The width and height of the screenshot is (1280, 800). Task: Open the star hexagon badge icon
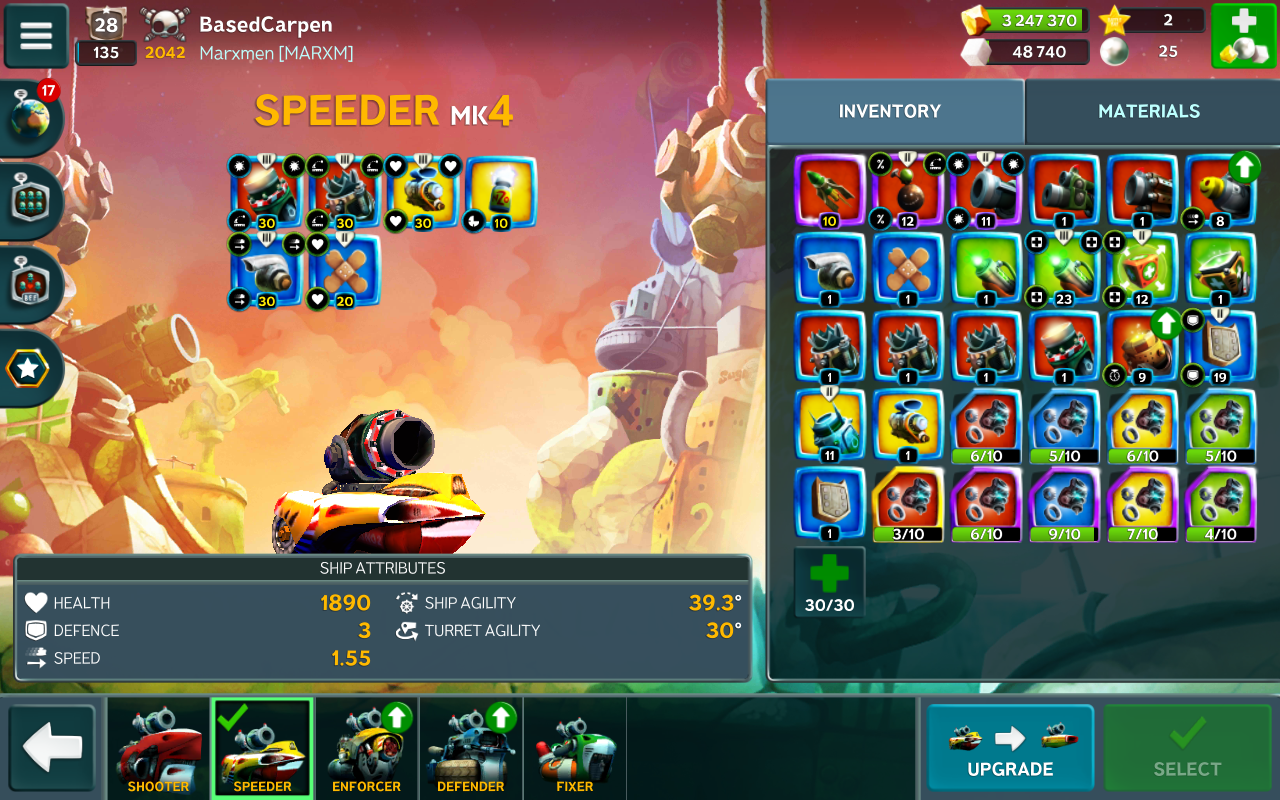click(x=28, y=369)
